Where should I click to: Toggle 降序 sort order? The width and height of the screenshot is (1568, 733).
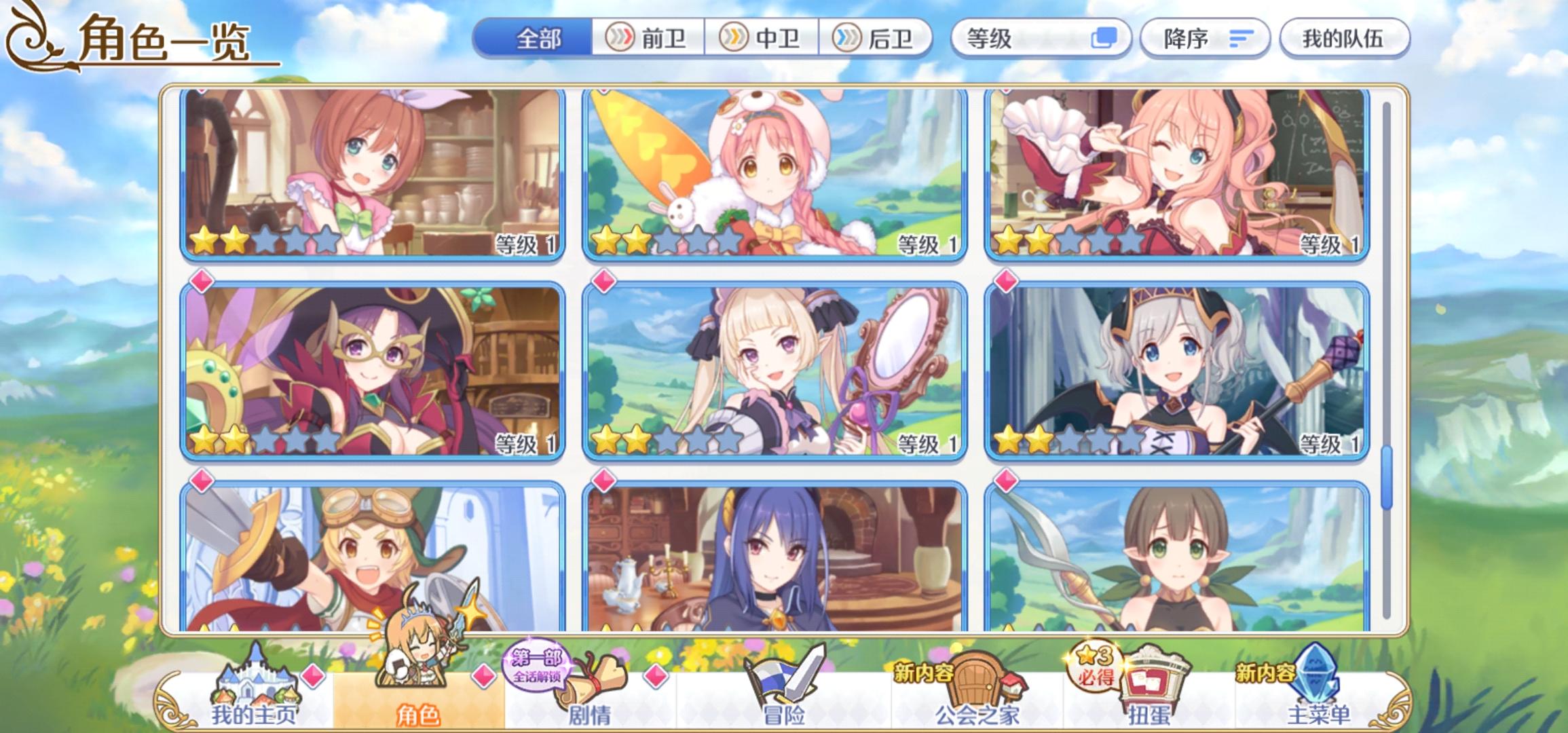coord(1205,39)
